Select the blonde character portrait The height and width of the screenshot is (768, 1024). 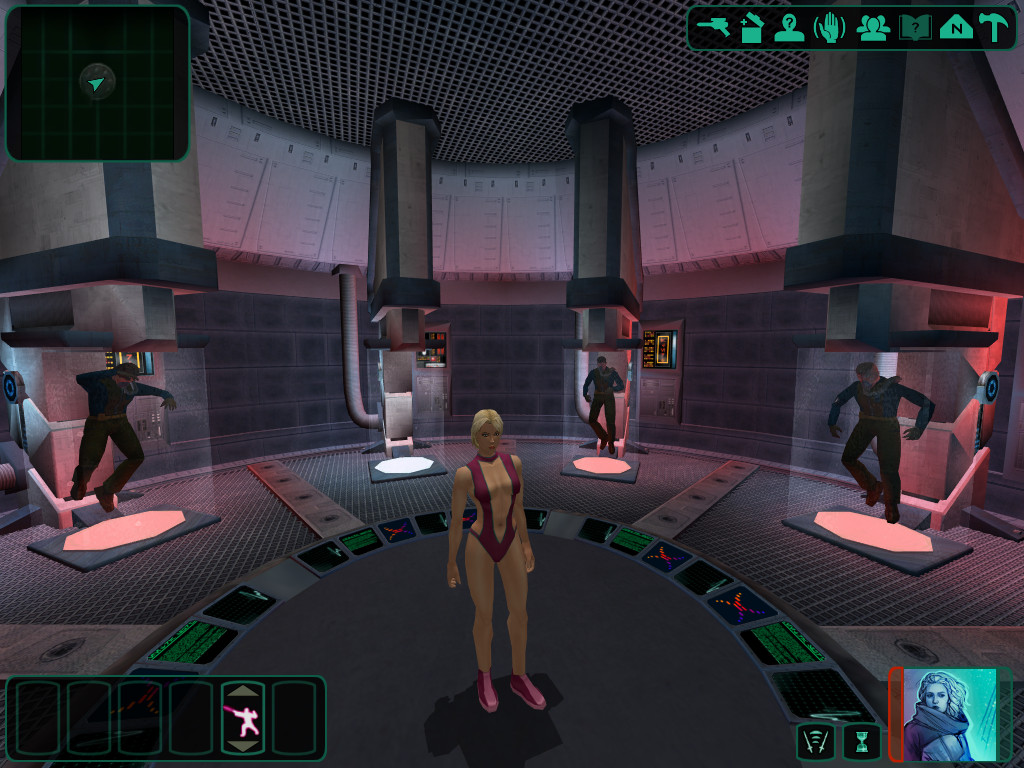point(950,714)
